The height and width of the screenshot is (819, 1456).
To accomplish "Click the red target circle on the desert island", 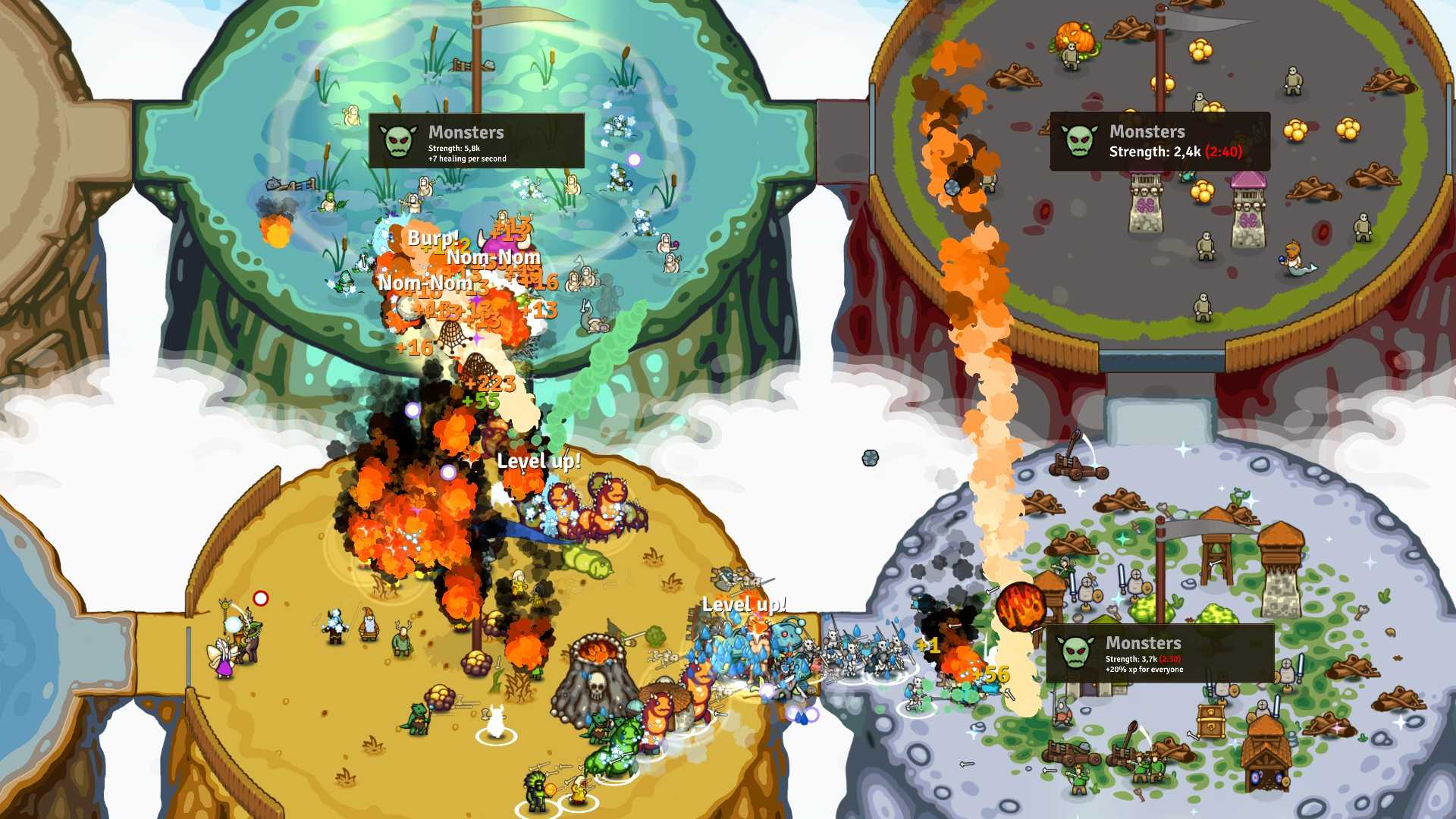I will pyautogui.click(x=260, y=598).
